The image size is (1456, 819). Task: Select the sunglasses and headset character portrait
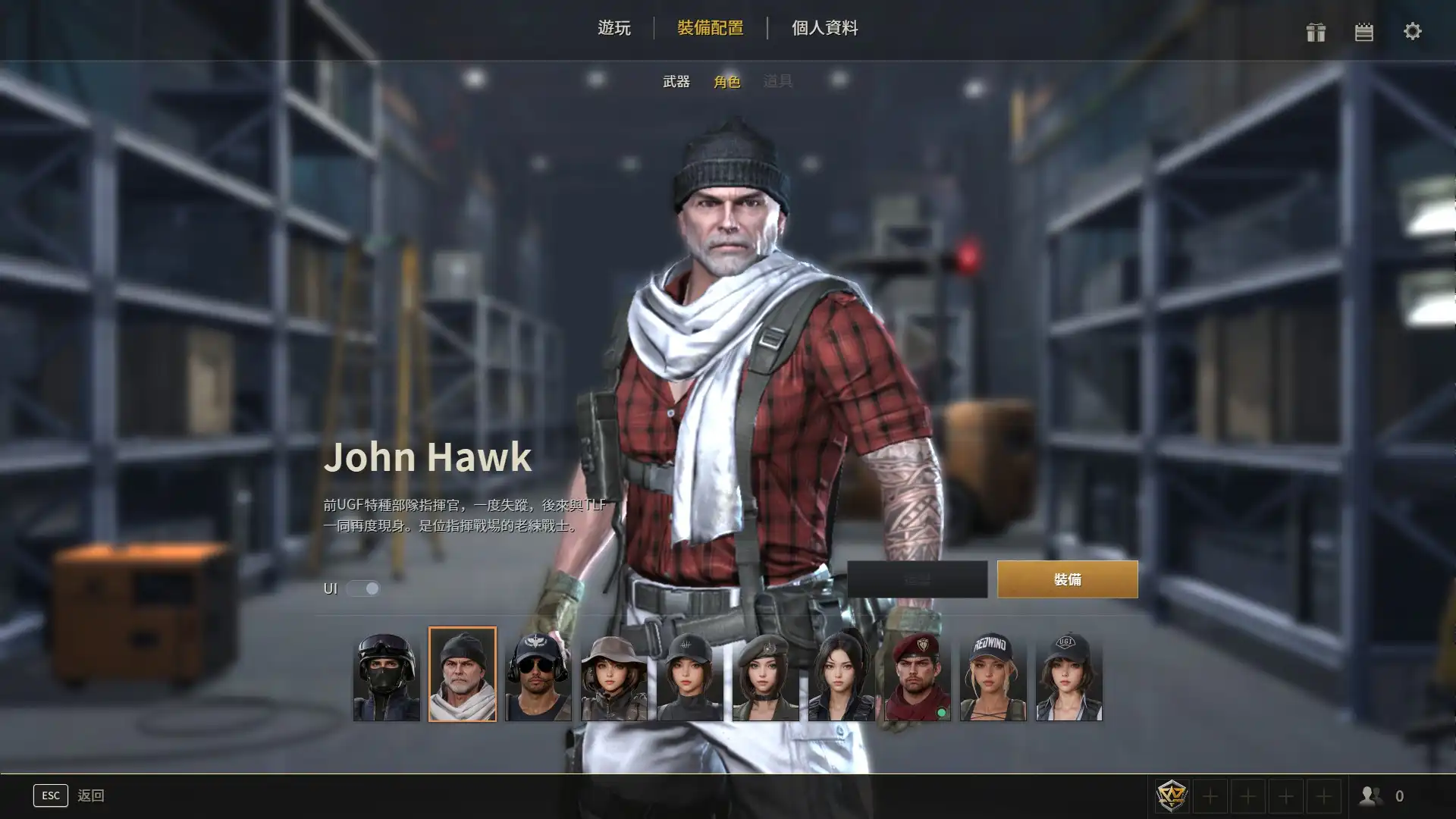click(x=538, y=676)
